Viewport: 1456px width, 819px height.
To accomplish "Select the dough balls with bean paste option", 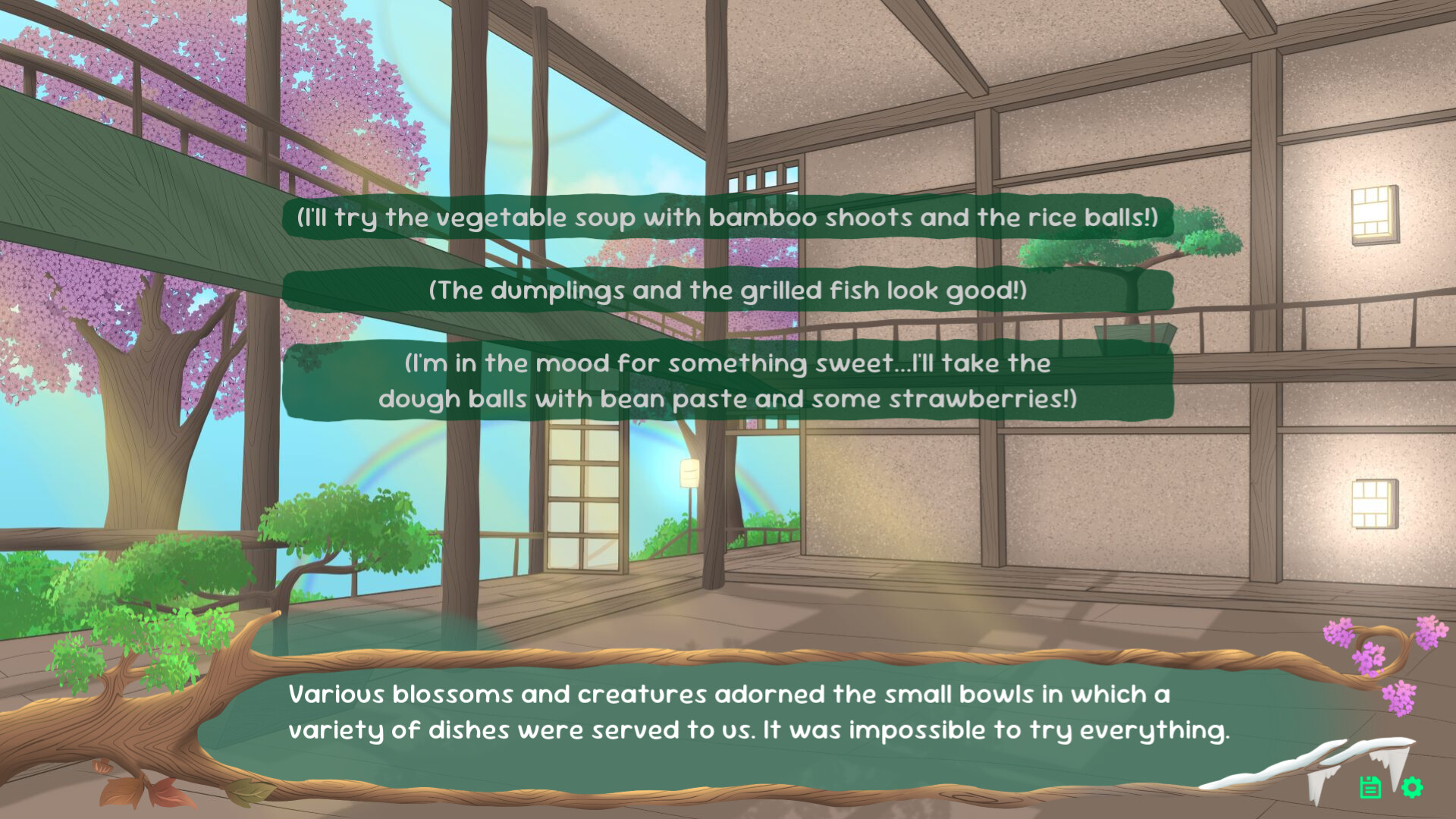I will [726, 381].
